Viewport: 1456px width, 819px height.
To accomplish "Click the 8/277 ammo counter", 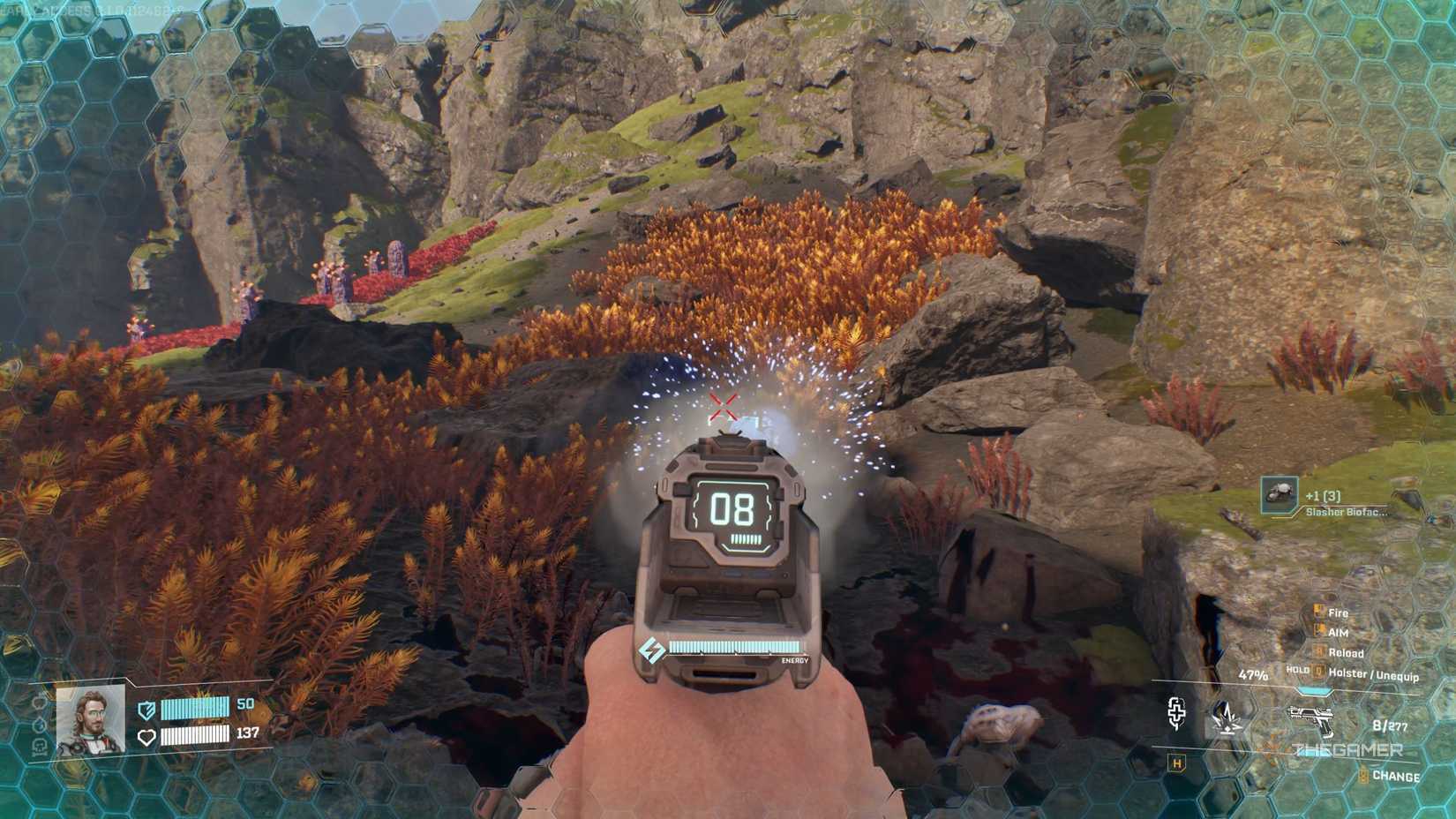I will (x=1390, y=725).
